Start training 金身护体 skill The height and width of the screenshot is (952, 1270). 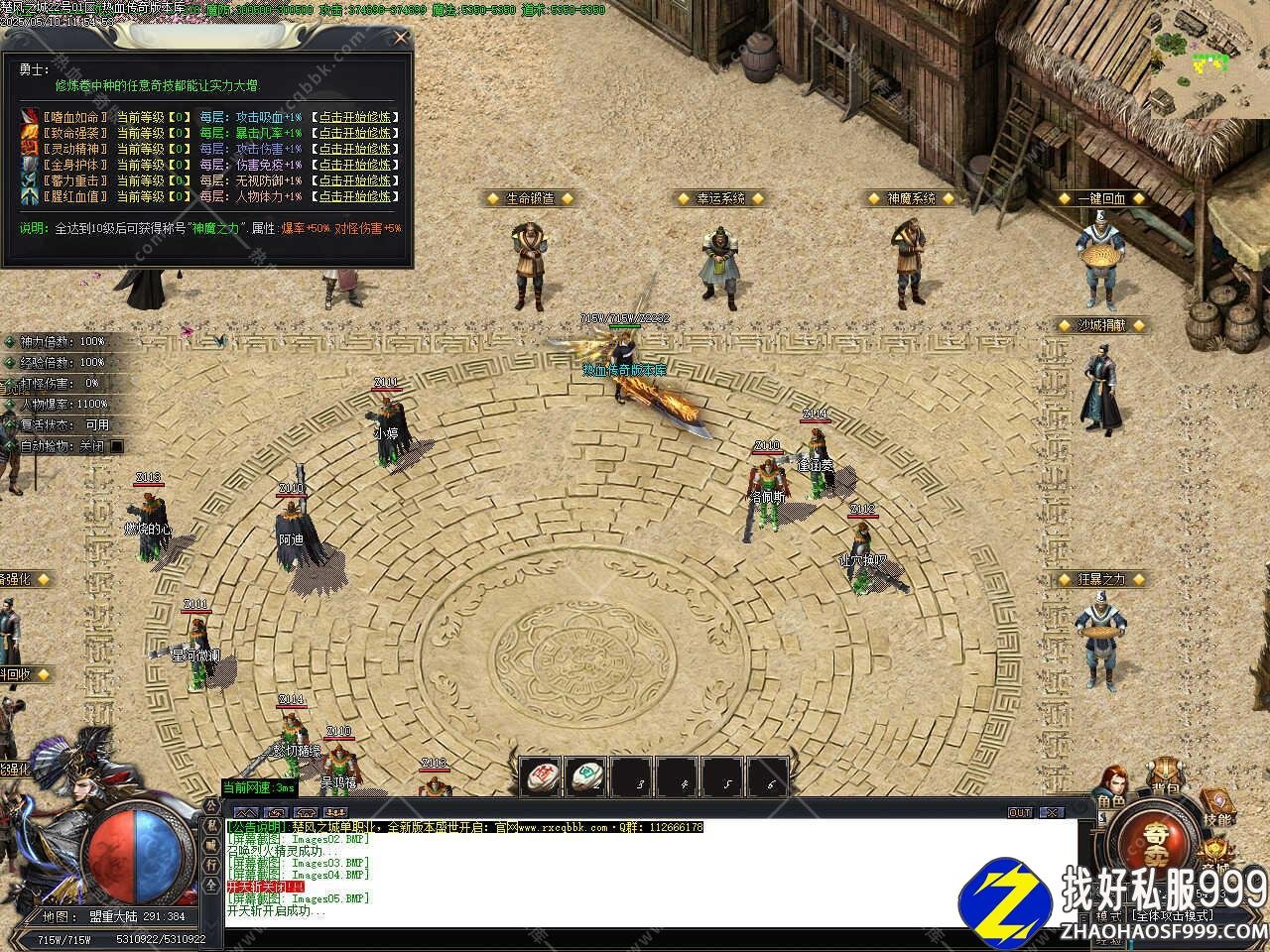(x=355, y=165)
